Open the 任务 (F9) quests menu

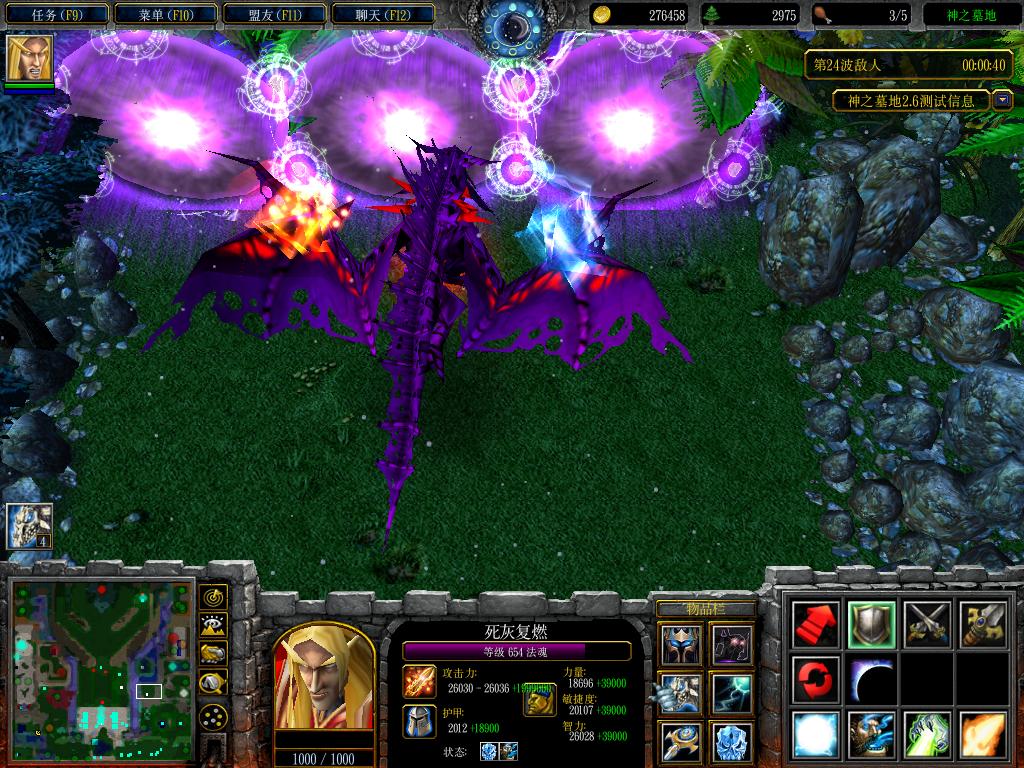point(56,15)
